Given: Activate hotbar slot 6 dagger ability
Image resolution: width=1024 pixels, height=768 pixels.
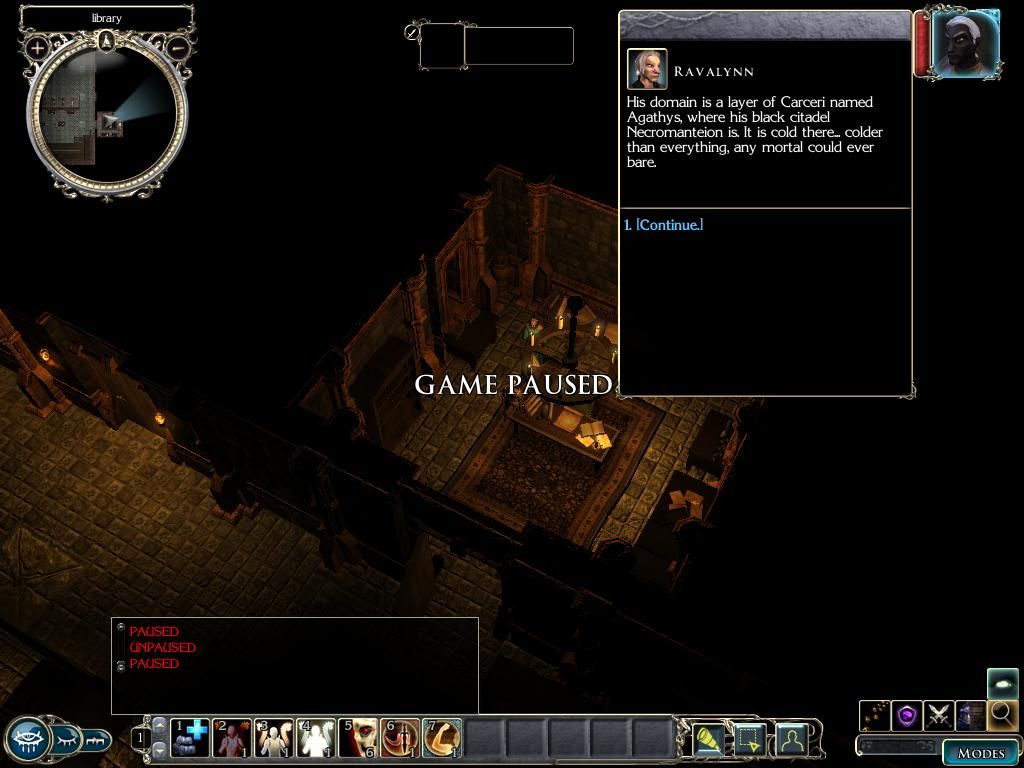Looking at the screenshot, I should pos(400,738).
